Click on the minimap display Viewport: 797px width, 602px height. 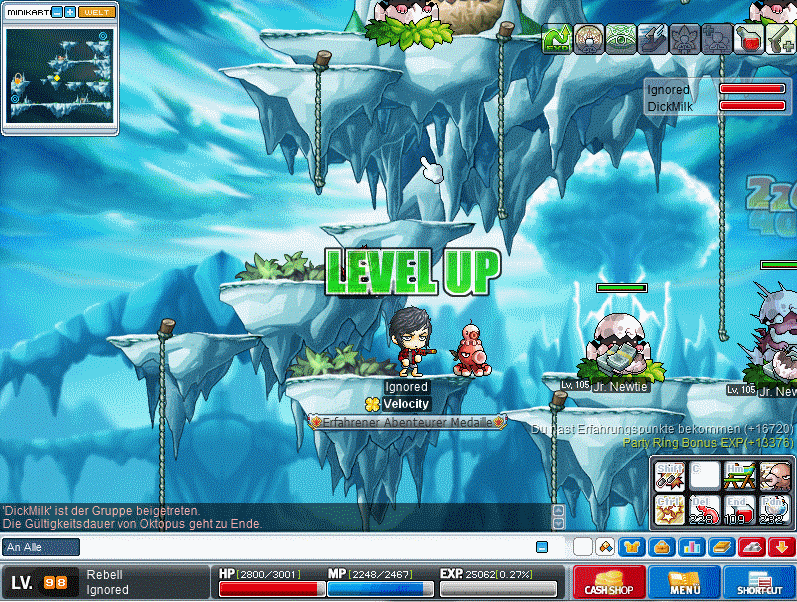click(60, 75)
